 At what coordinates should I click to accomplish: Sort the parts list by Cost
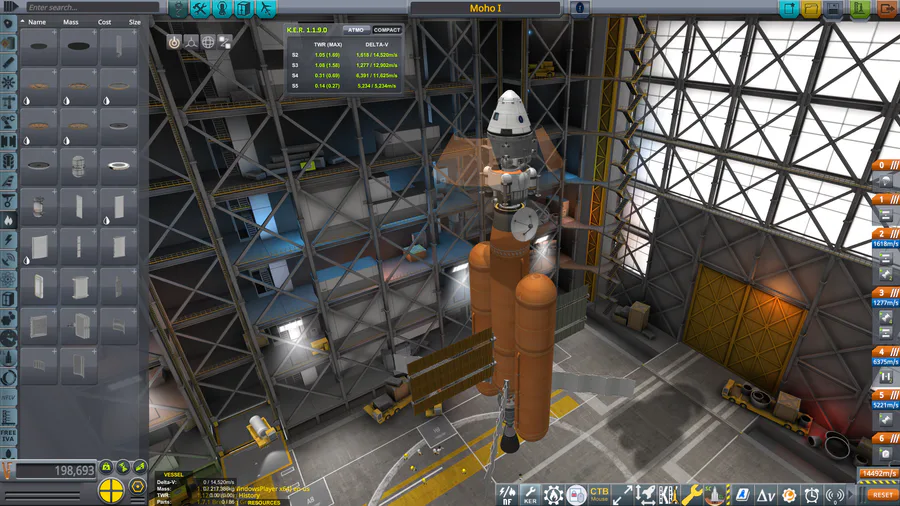(x=104, y=21)
